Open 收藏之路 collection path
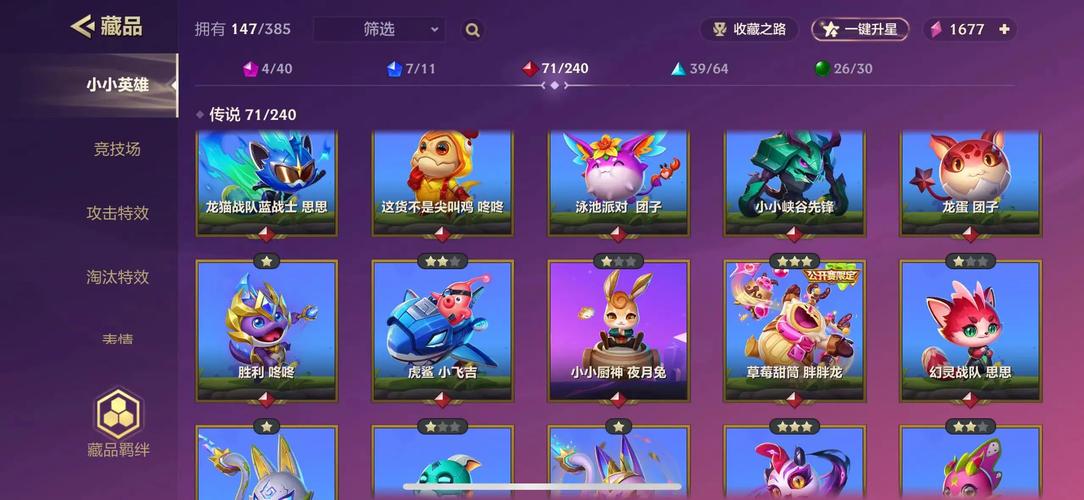This screenshot has height=500, width=1084. [748, 29]
